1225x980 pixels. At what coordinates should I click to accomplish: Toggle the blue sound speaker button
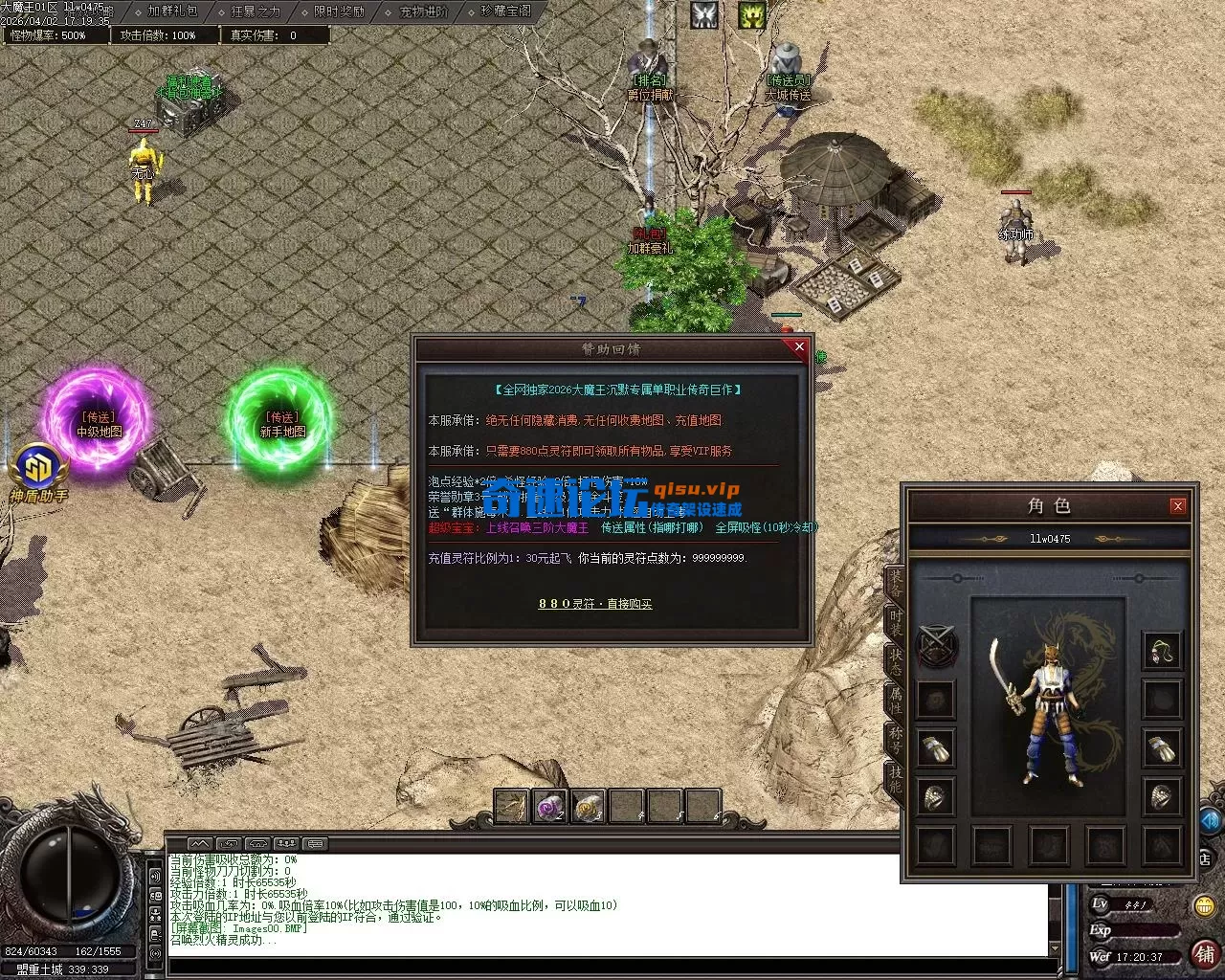(x=1211, y=820)
